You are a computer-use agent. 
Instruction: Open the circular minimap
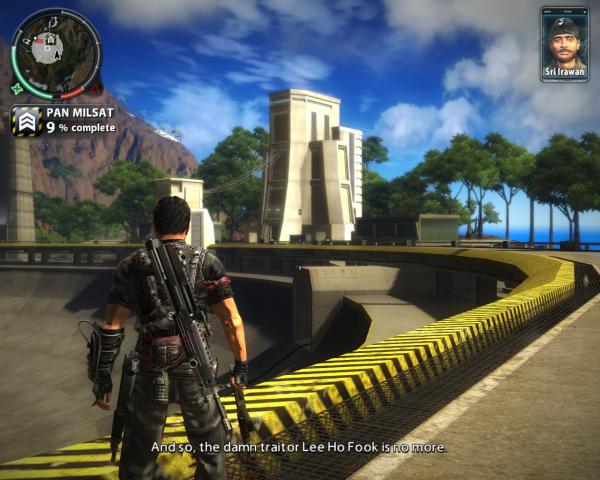click(56, 54)
